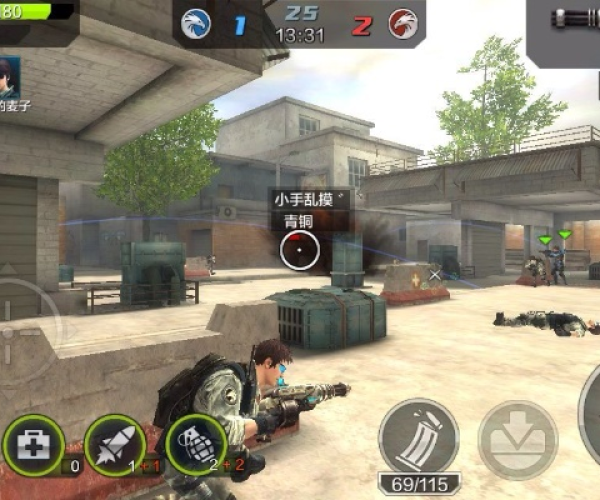Image resolution: width=600 pixels, height=500 pixels.
Task: Reload using the magazine button
Action: coord(418,437)
